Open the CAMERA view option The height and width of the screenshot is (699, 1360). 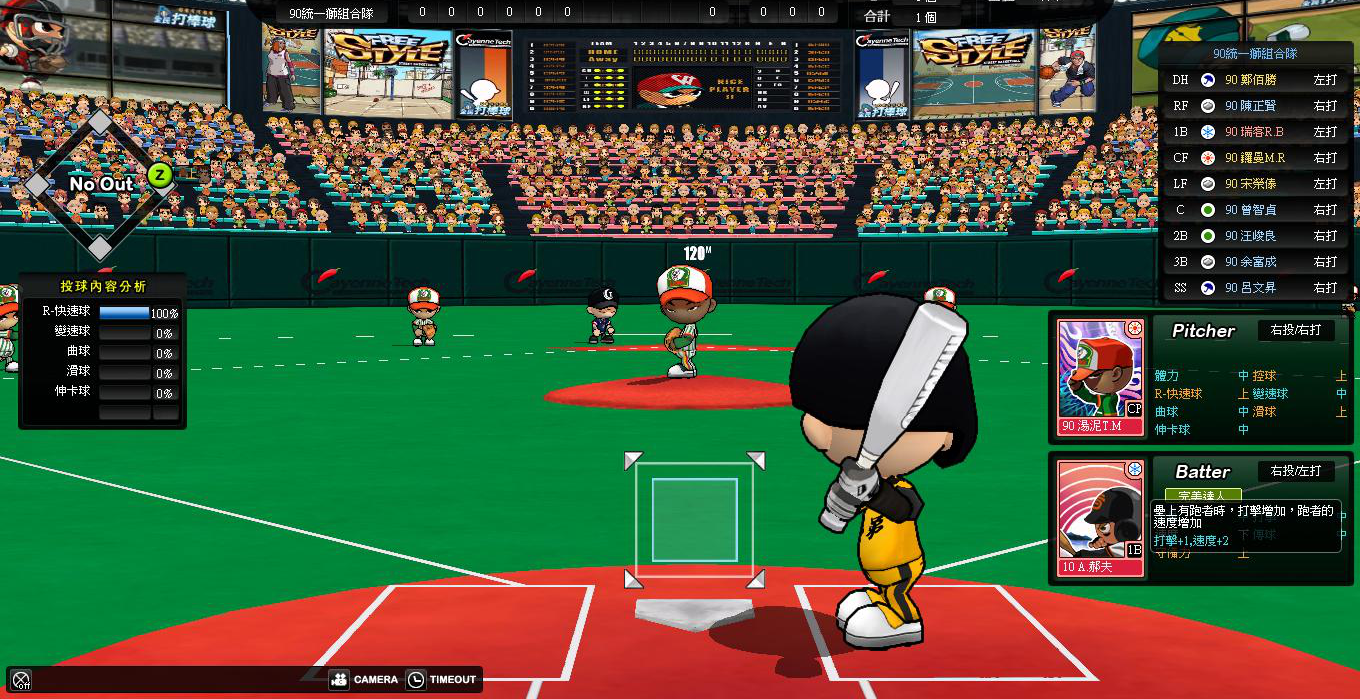(x=364, y=680)
